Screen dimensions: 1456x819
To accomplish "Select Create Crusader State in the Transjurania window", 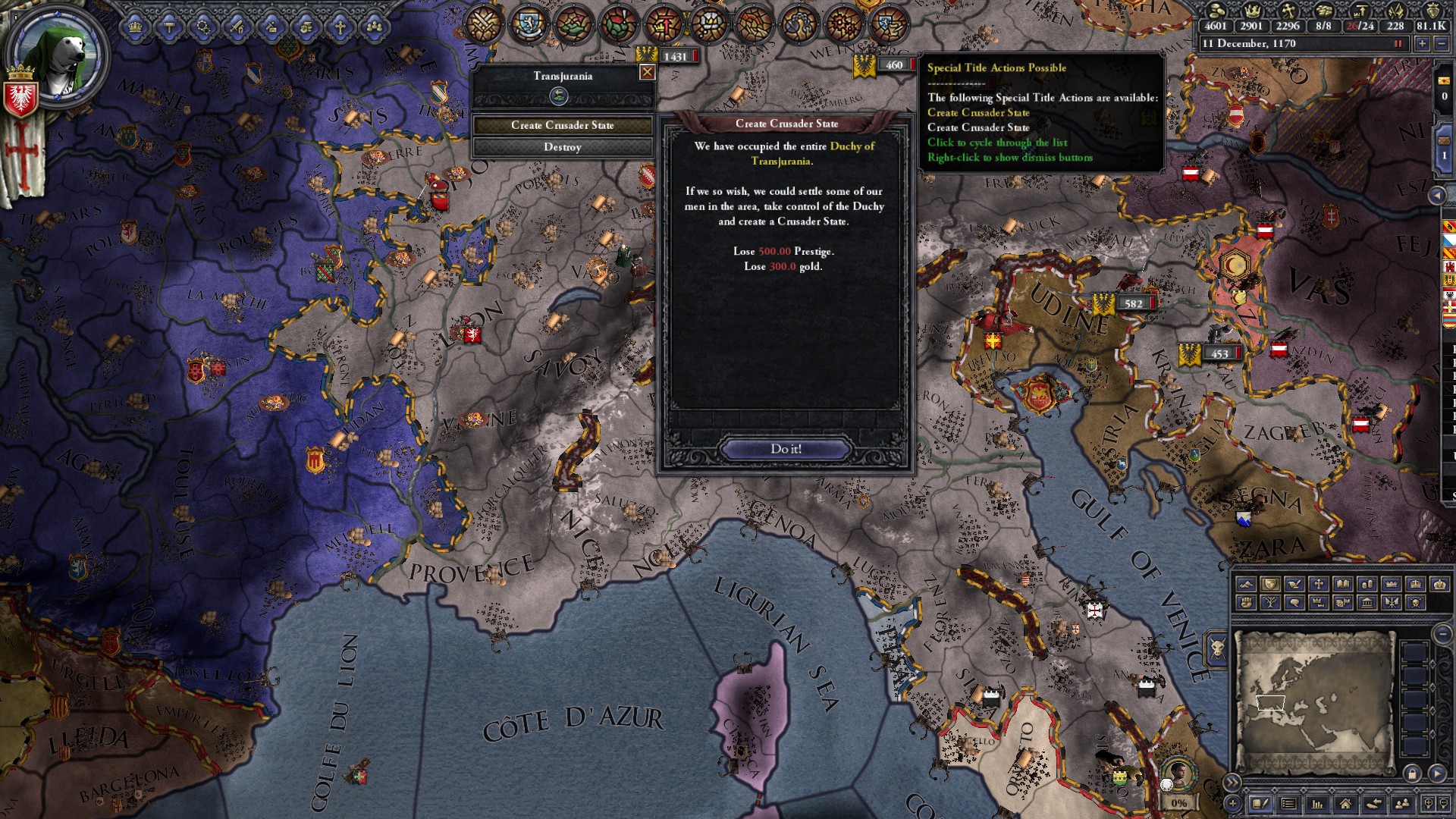I will (x=563, y=126).
